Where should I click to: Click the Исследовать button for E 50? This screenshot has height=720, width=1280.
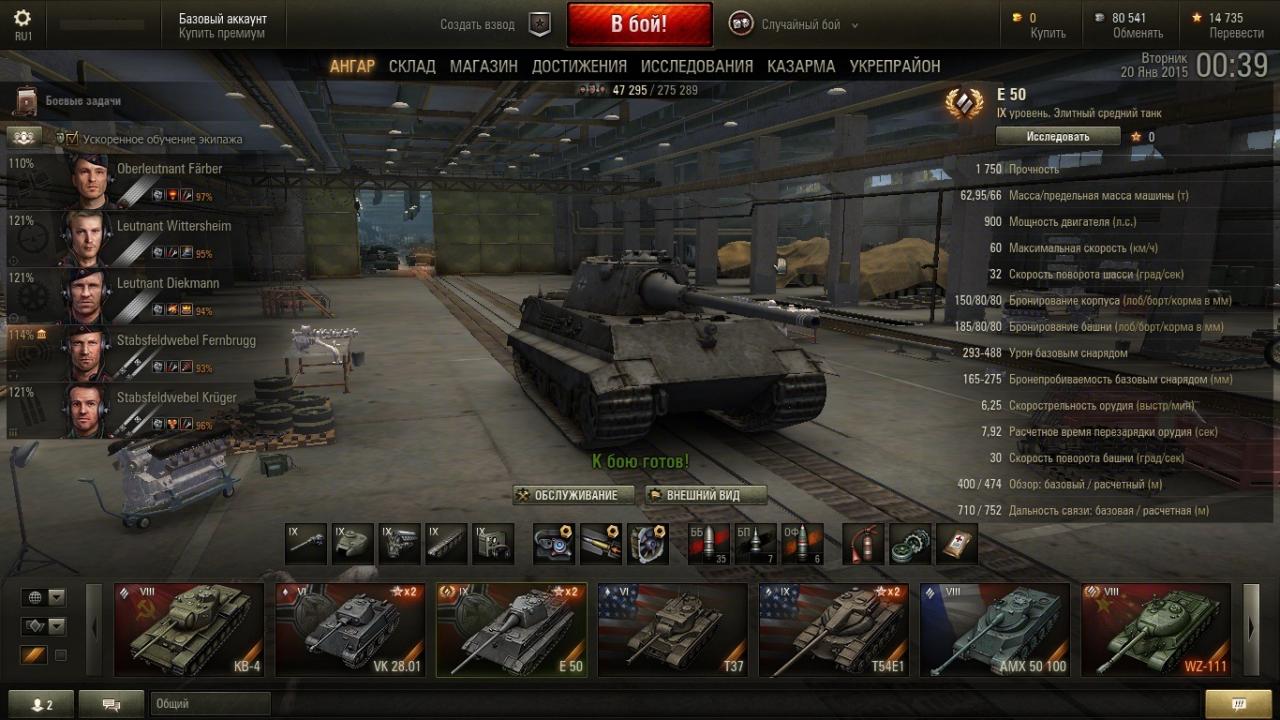click(x=1057, y=136)
